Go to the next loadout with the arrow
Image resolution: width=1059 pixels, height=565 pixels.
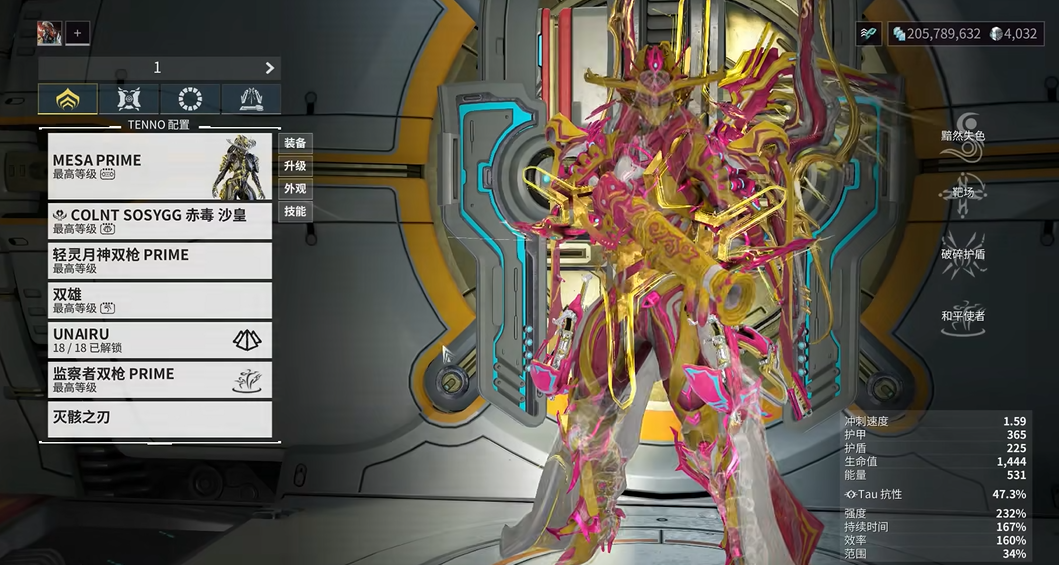[x=269, y=68]
